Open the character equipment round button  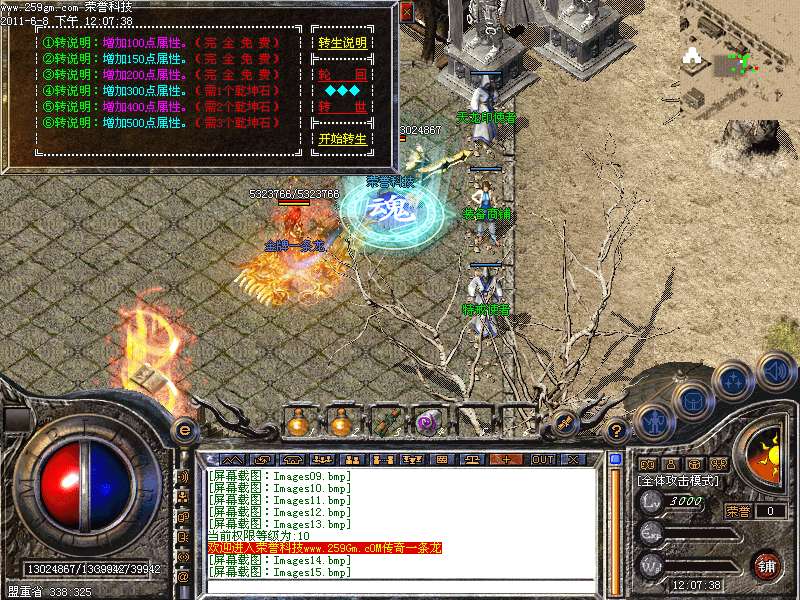652,421
